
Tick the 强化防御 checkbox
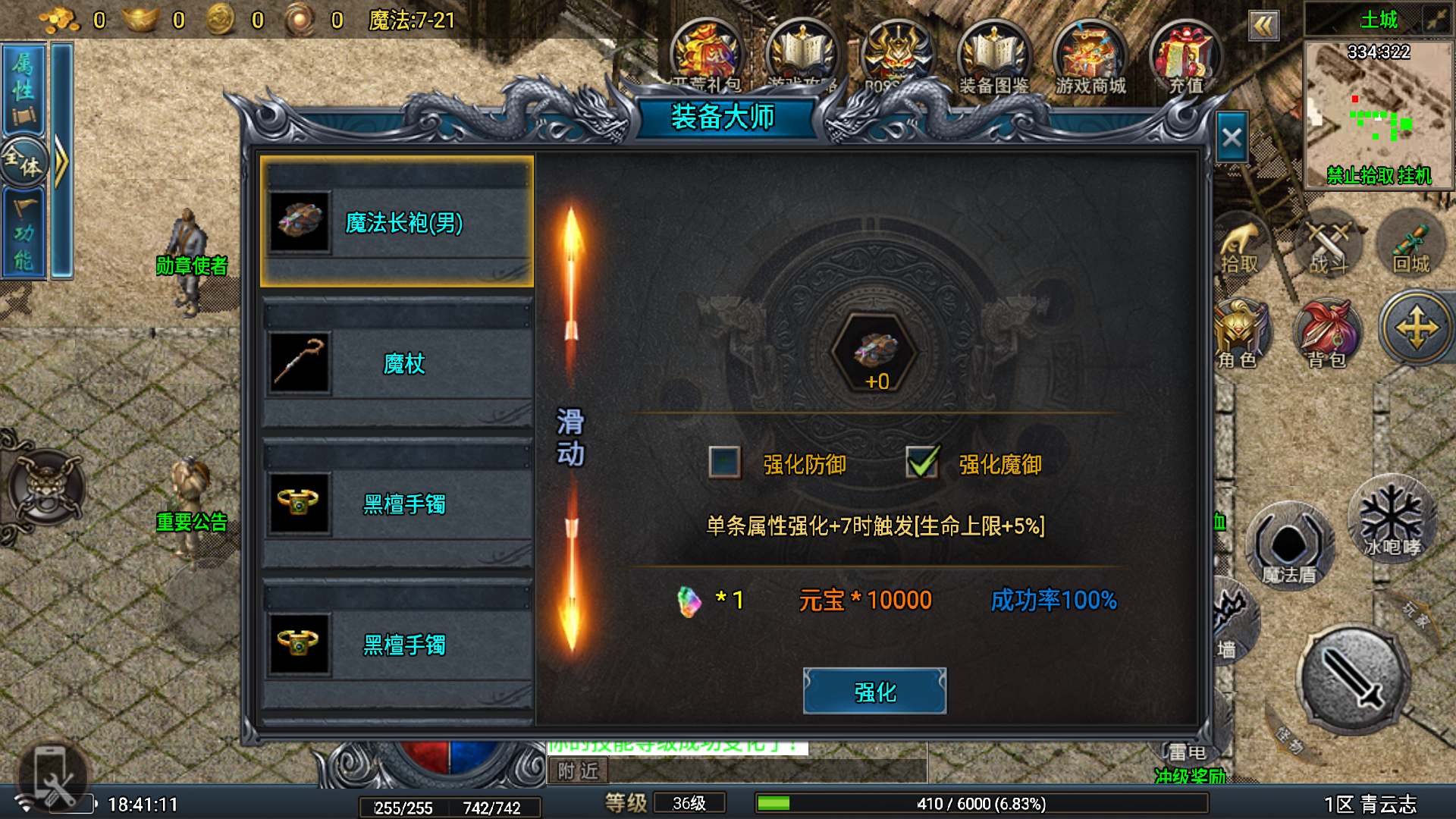(724, 462)
